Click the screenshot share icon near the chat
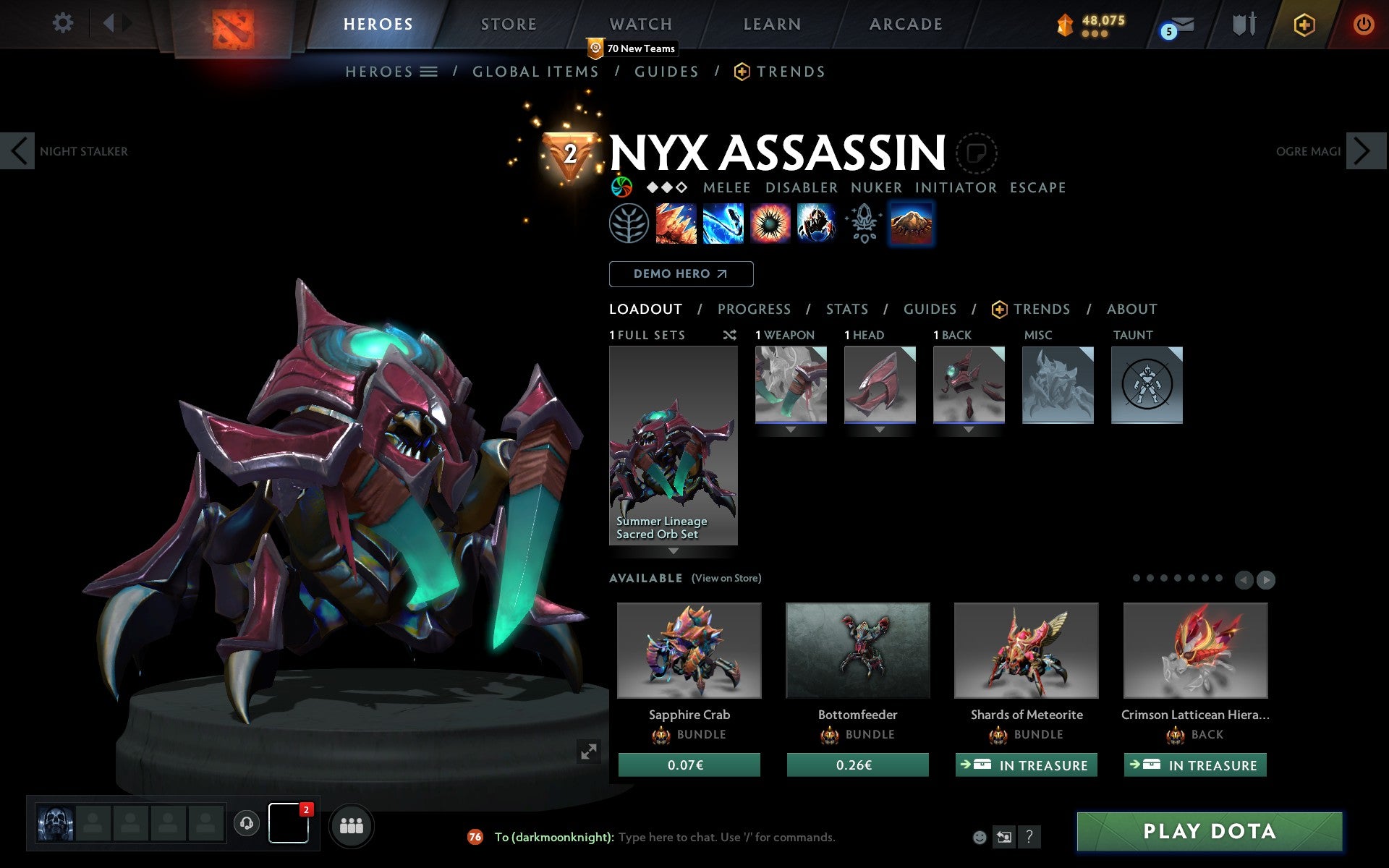 click(1005, 838)
